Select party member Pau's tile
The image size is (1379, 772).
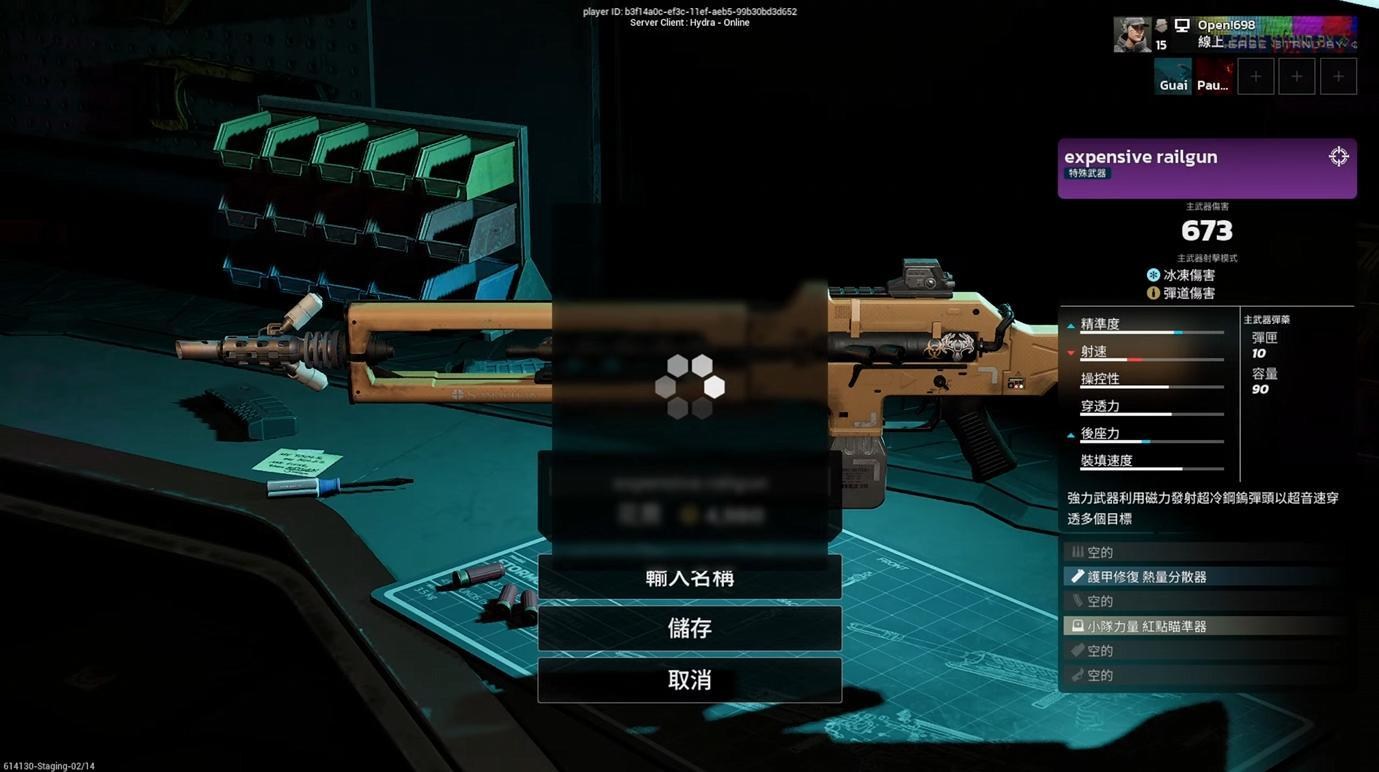coord(1213,76)
